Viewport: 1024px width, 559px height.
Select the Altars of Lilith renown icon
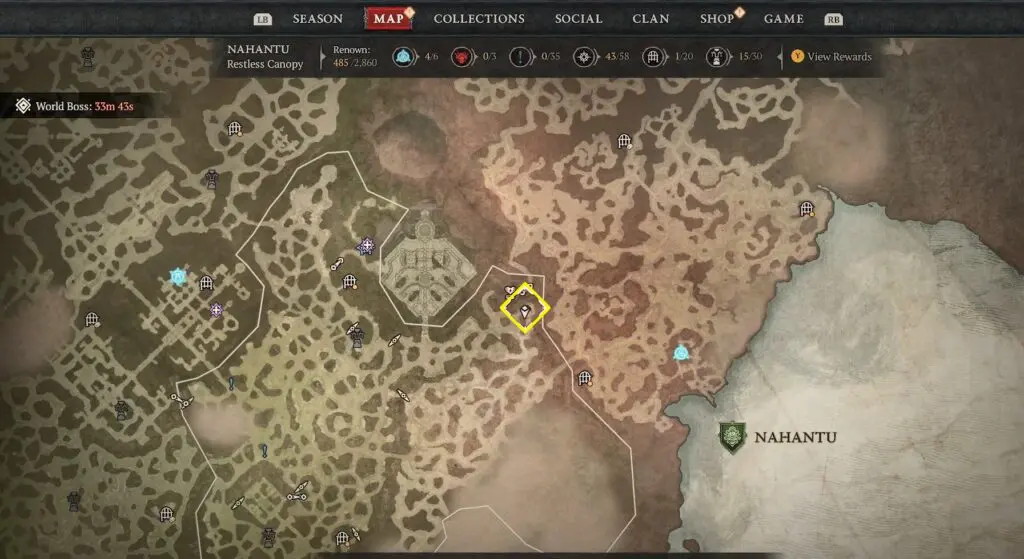718,57
